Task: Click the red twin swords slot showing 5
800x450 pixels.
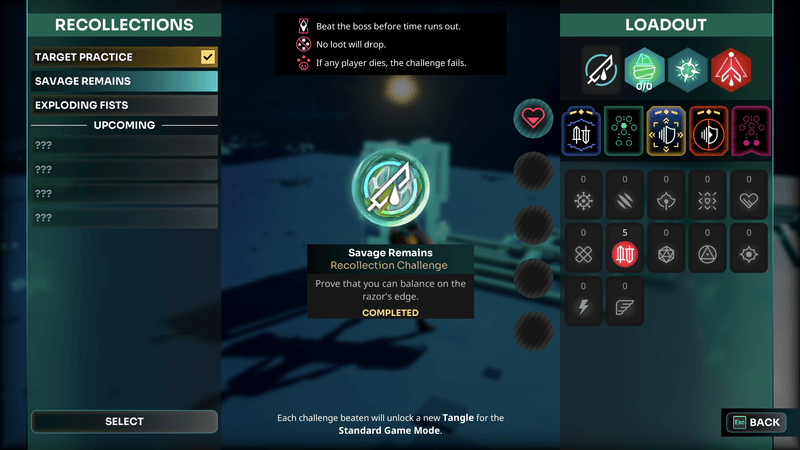Action: [624, 254]
